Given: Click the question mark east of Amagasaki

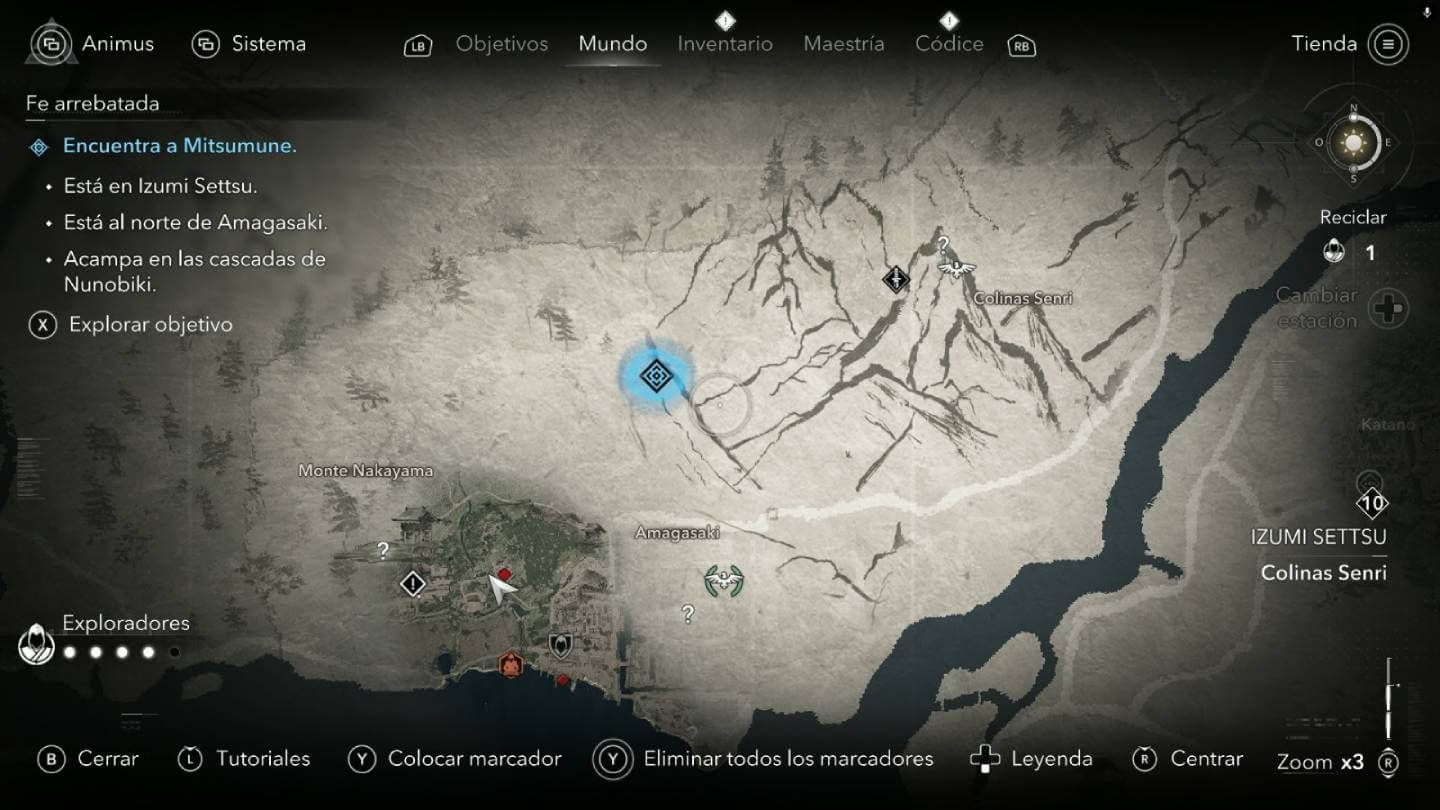Looking at the screenshot, I should click(688, 612).
